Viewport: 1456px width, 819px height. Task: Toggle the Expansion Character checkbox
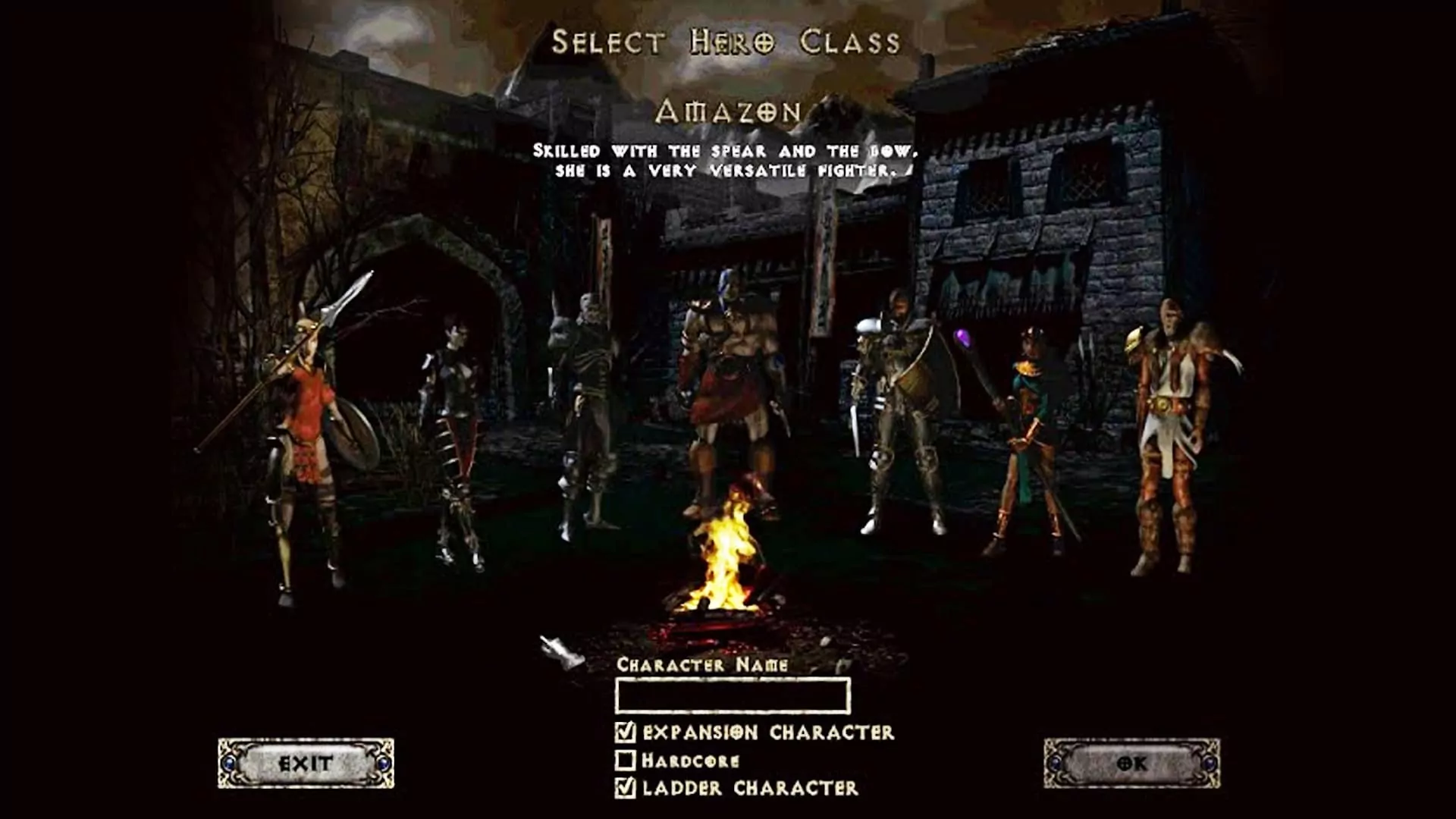626,732
